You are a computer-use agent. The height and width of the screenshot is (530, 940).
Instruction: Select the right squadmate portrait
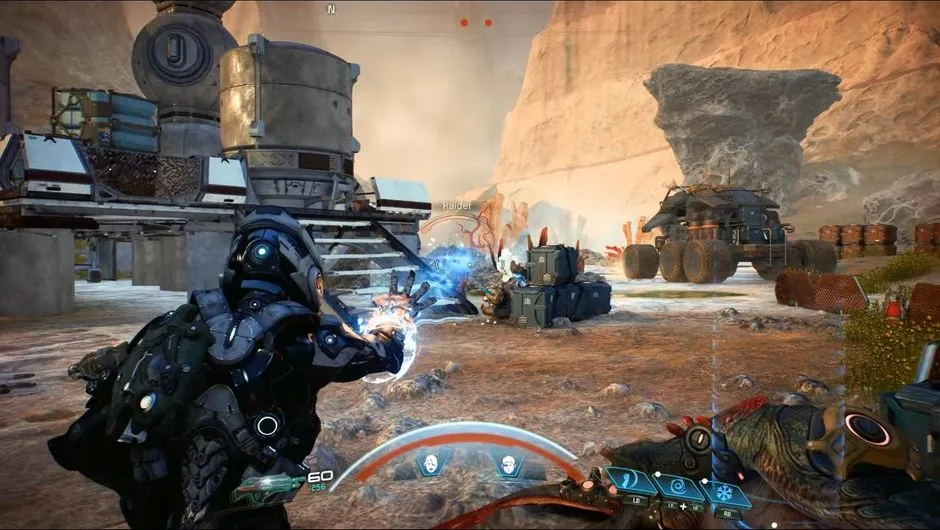click(507, 463)
